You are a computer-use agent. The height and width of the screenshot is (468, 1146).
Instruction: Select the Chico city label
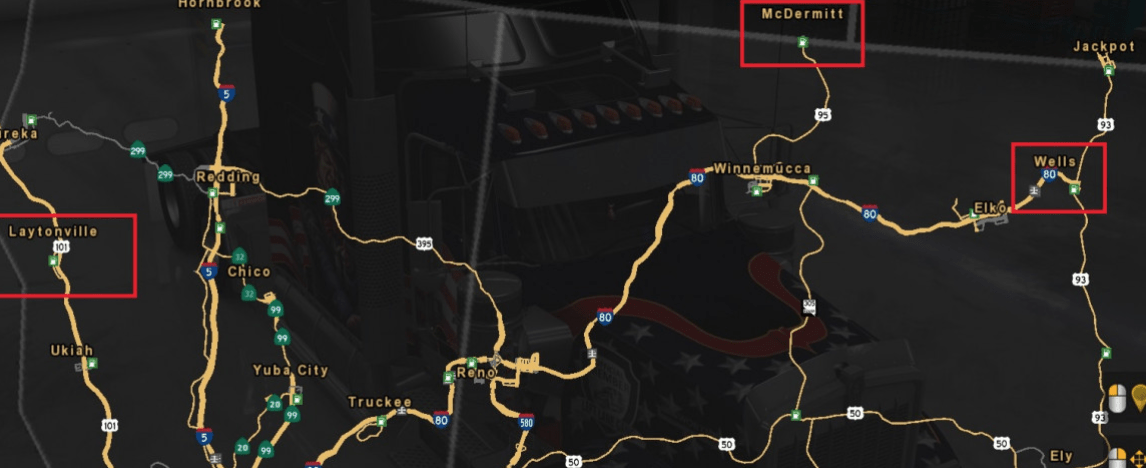pyautogui.click(x=249, y=272)
